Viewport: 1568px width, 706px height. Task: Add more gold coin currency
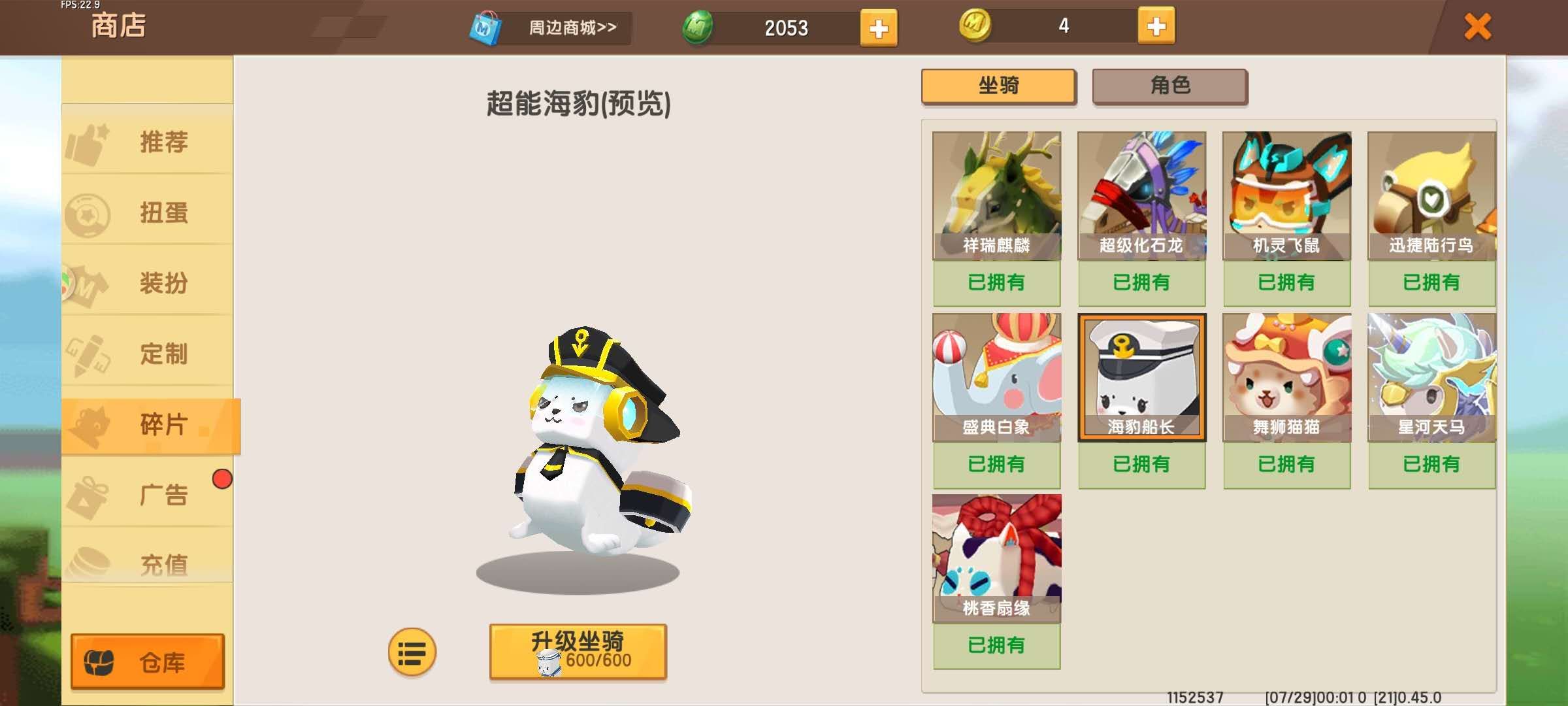[1156, 27]
